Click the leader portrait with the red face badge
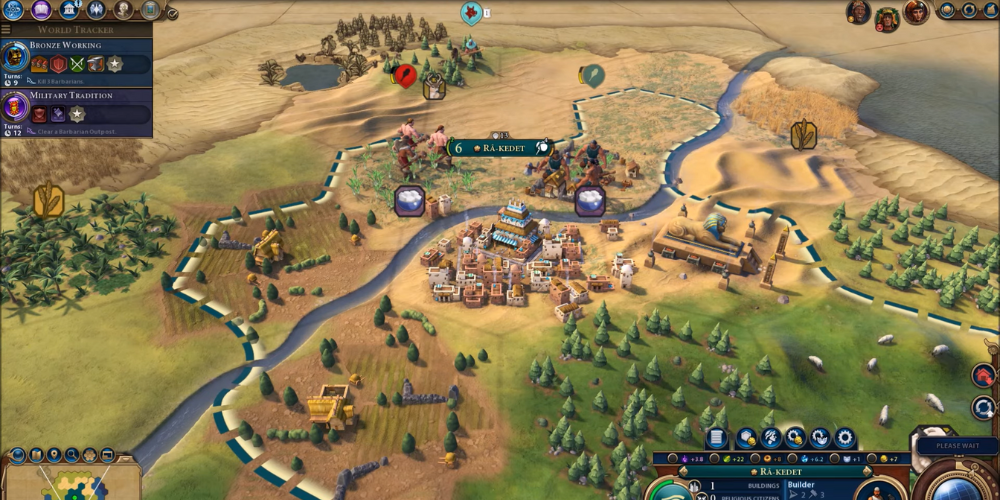The height and width of the screenshot is (500, 1000). pyautogui.click(x=886, y=16)
